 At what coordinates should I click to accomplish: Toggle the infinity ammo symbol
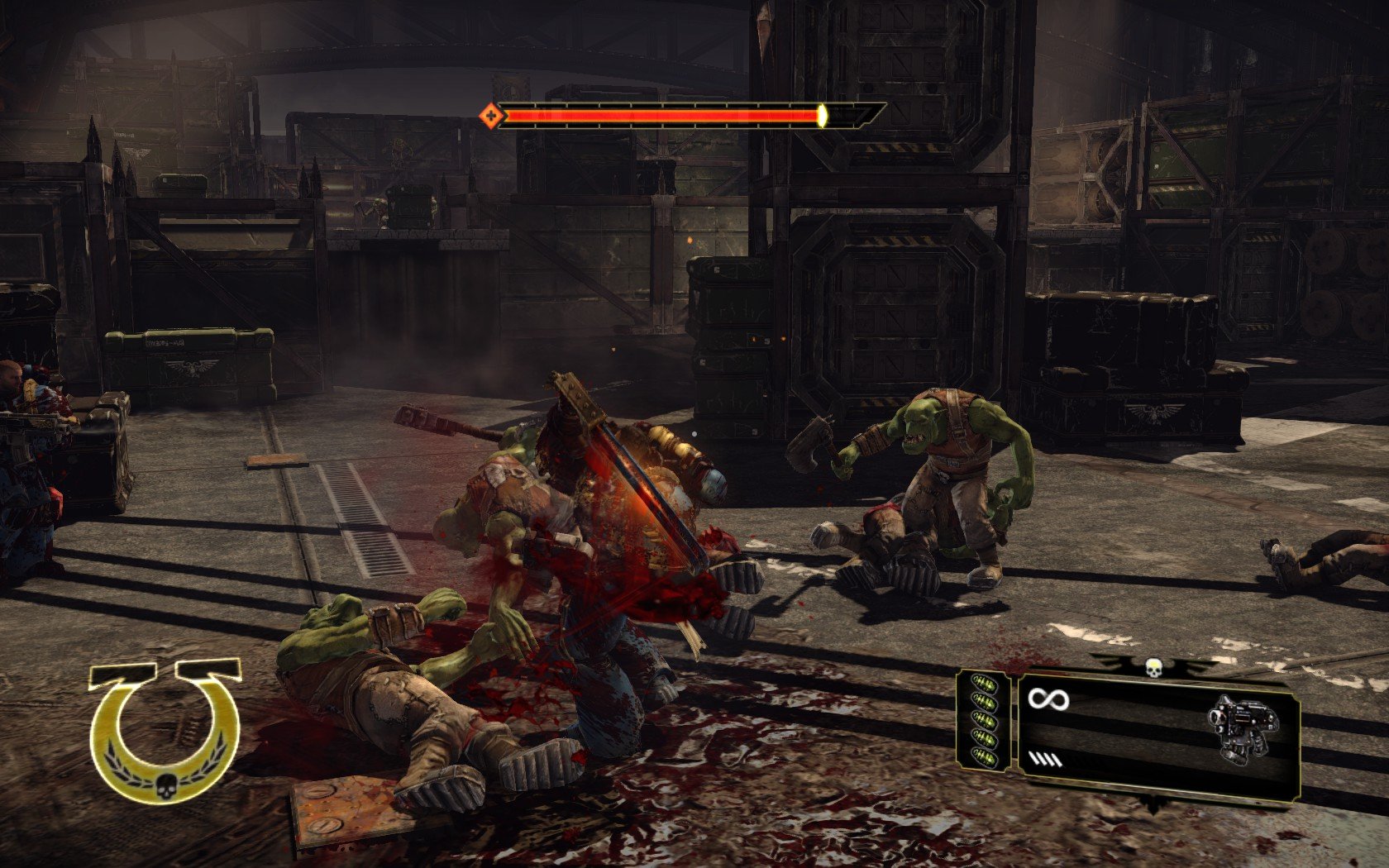tap(1048, 700)
